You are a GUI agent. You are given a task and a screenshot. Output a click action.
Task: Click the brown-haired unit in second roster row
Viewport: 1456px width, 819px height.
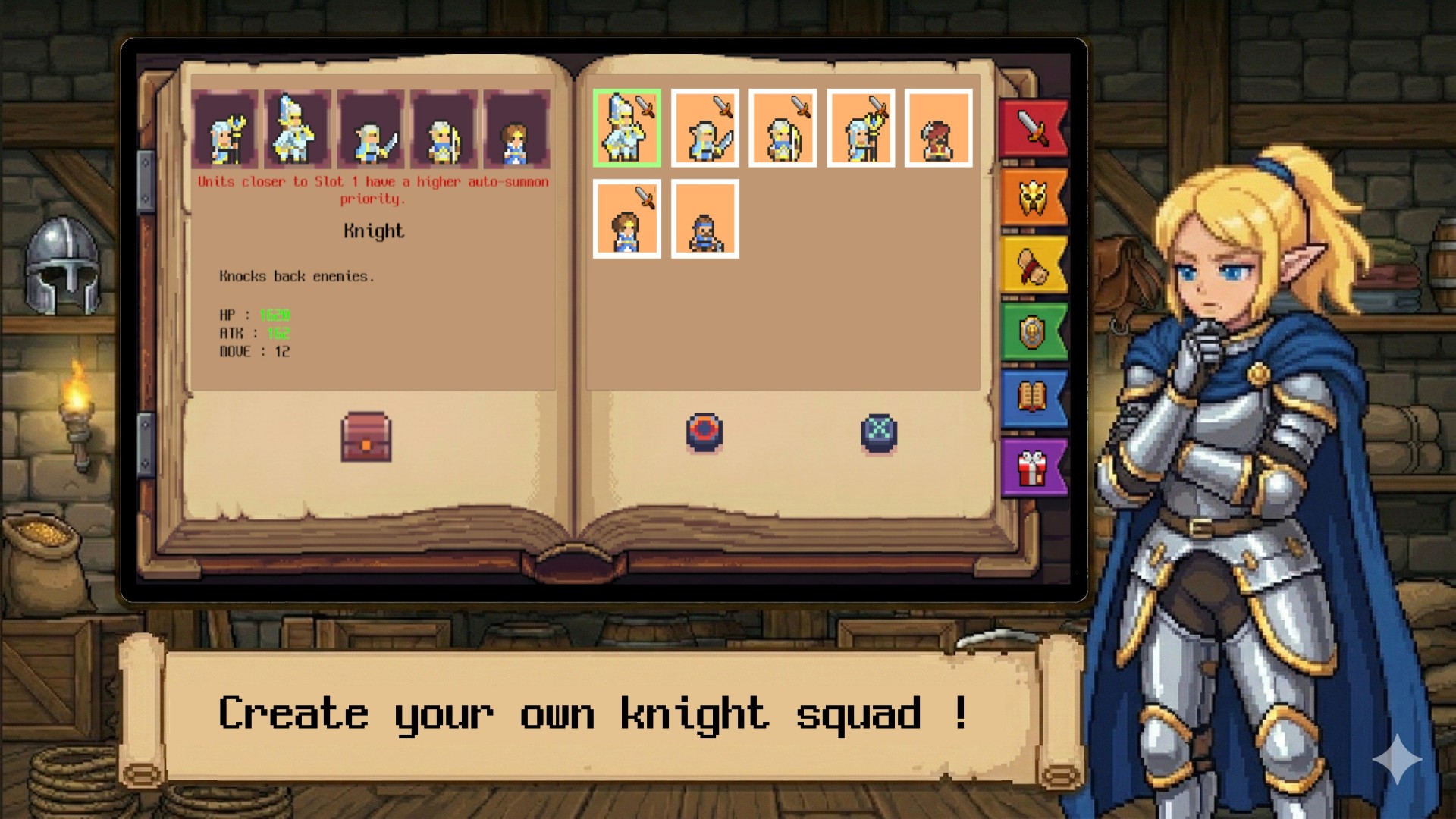pos(627,218)
